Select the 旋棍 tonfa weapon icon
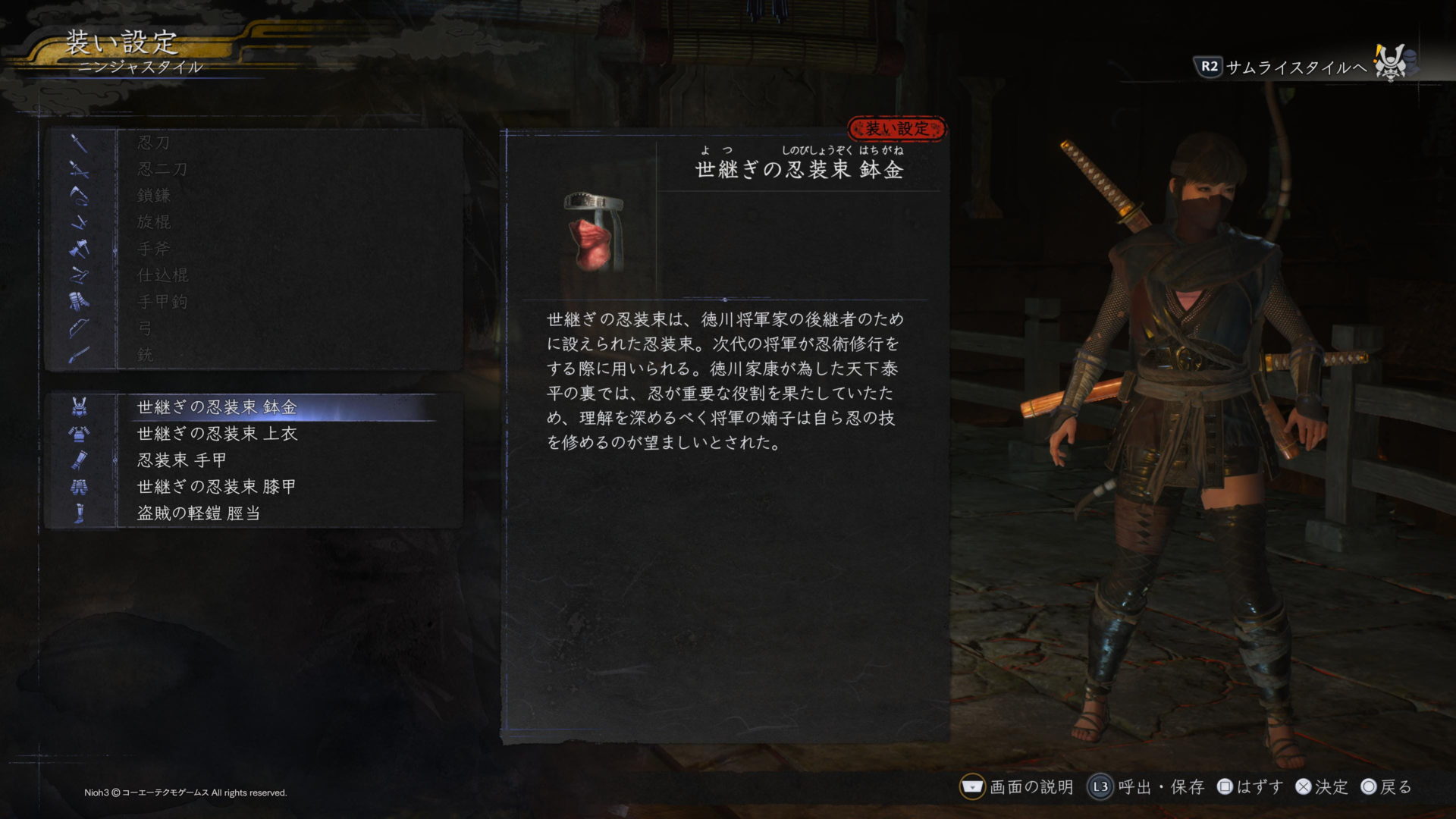This screenshot has height=819, width=1456. pyautogui.click(x=78, y=221)
